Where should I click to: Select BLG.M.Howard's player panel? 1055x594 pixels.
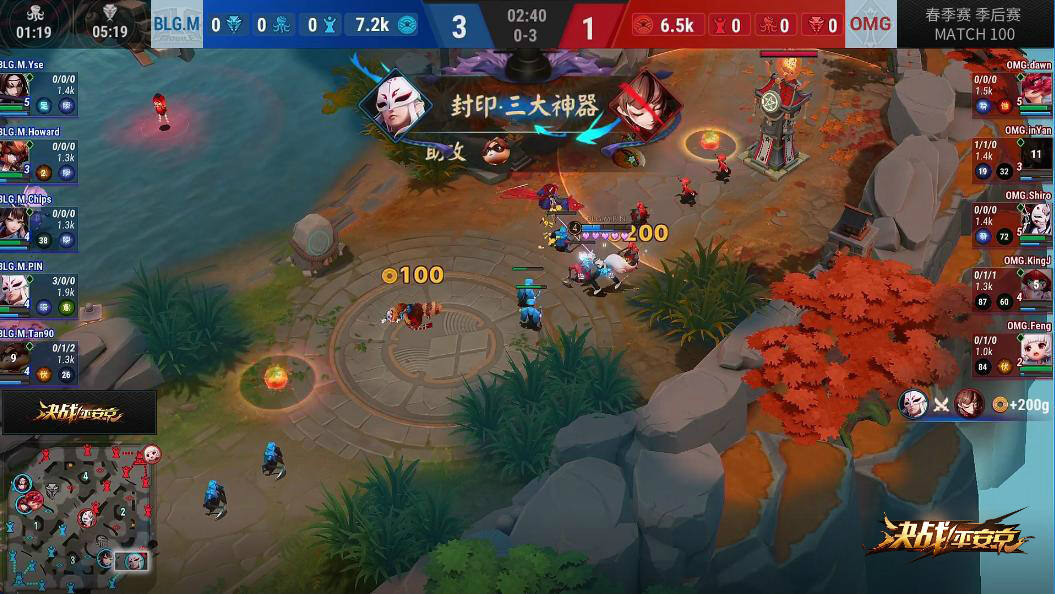[x=39, y=158]
